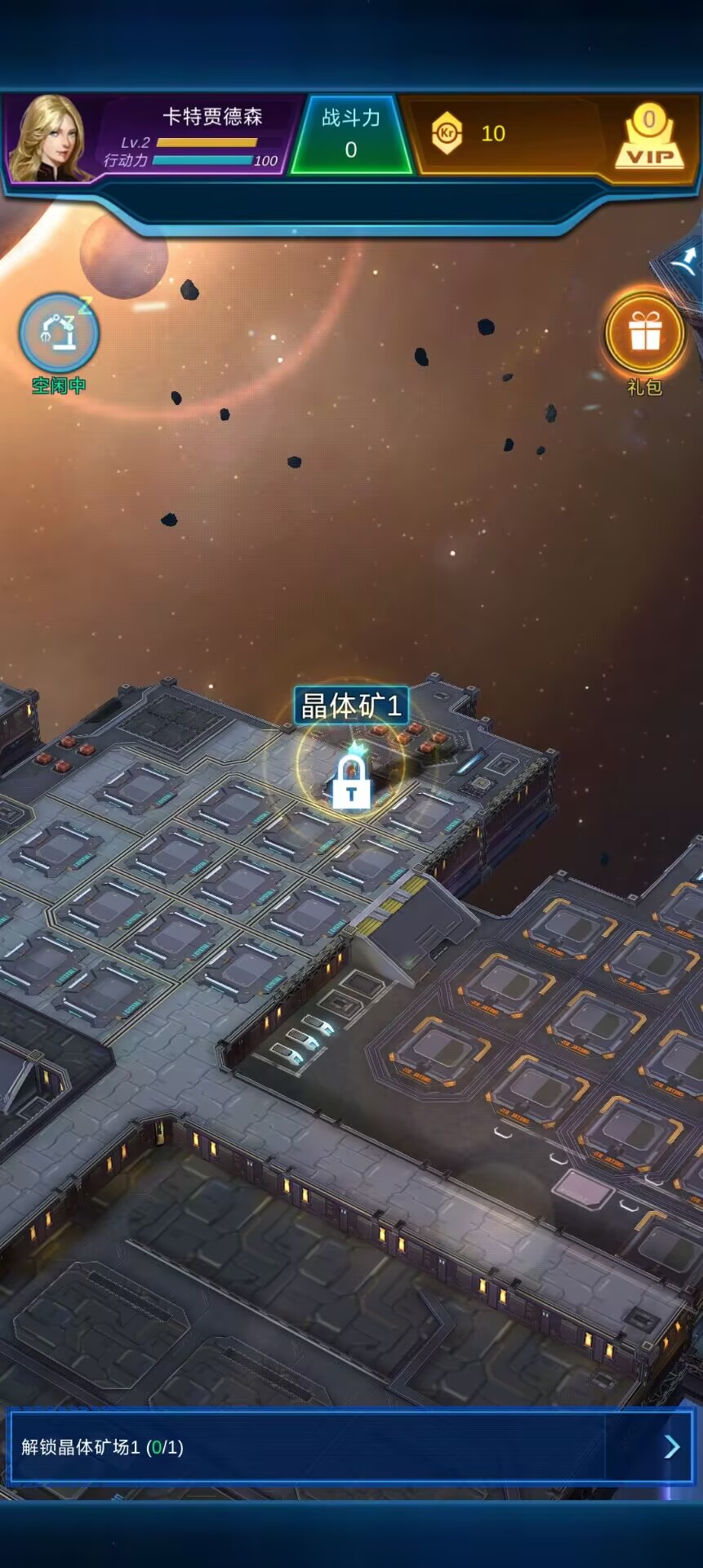Open the idle builder queue (空闲中)
Image resolution: width=703 pixels, height=1568 pixels.
59,335
